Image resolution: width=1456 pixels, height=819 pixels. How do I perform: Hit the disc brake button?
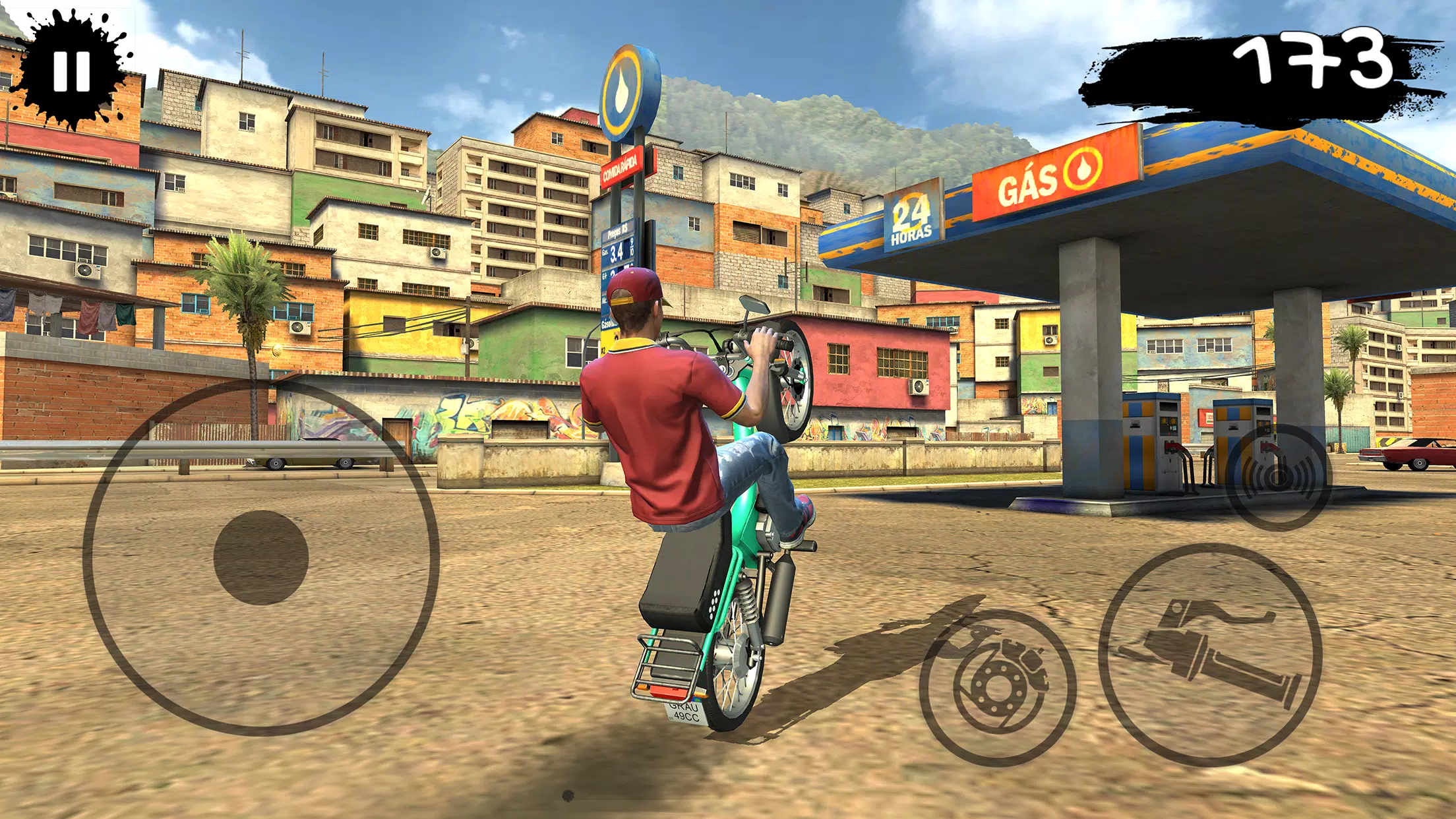[x=998, y=688]
